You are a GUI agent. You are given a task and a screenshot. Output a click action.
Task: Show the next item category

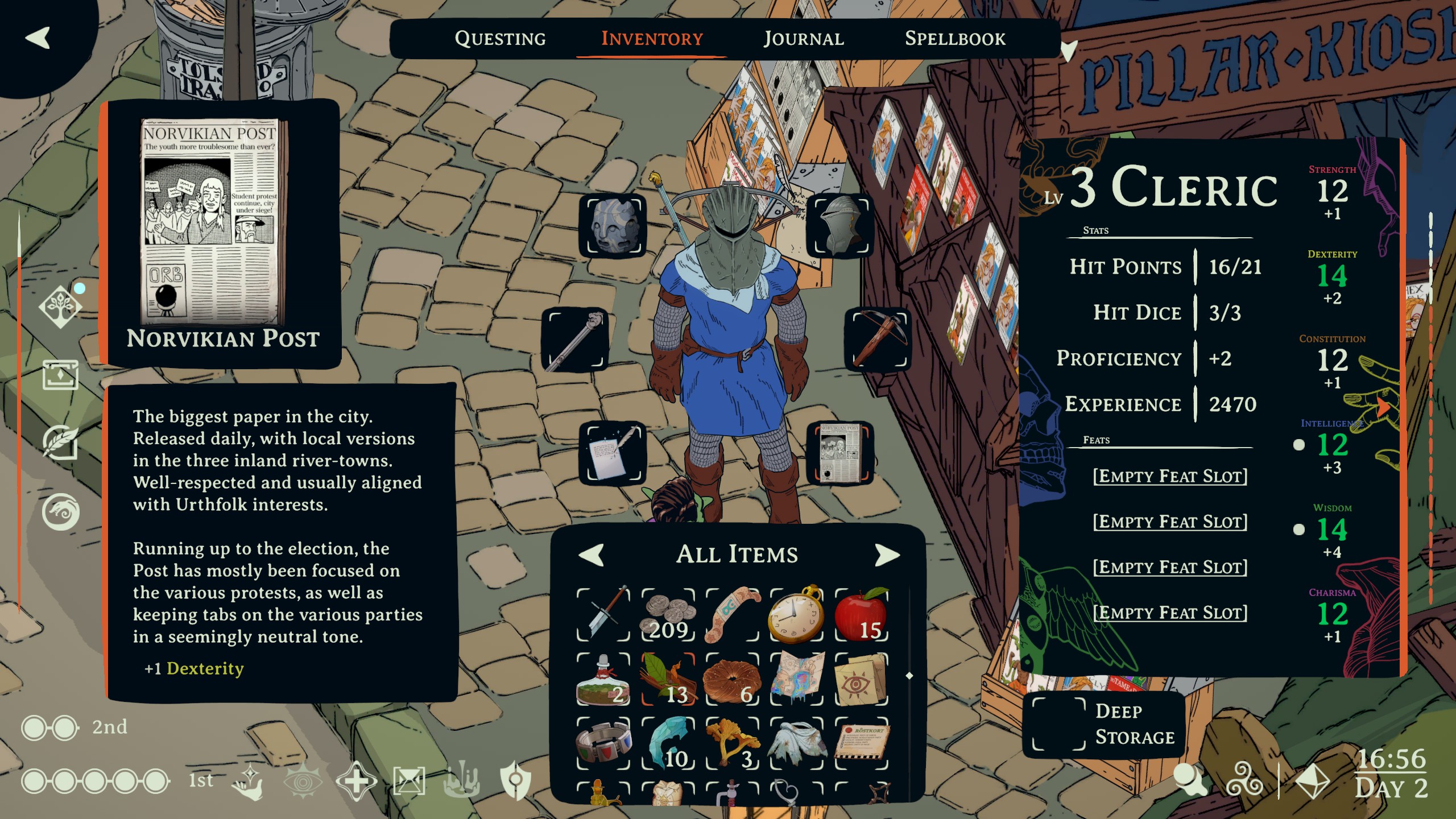886,555
